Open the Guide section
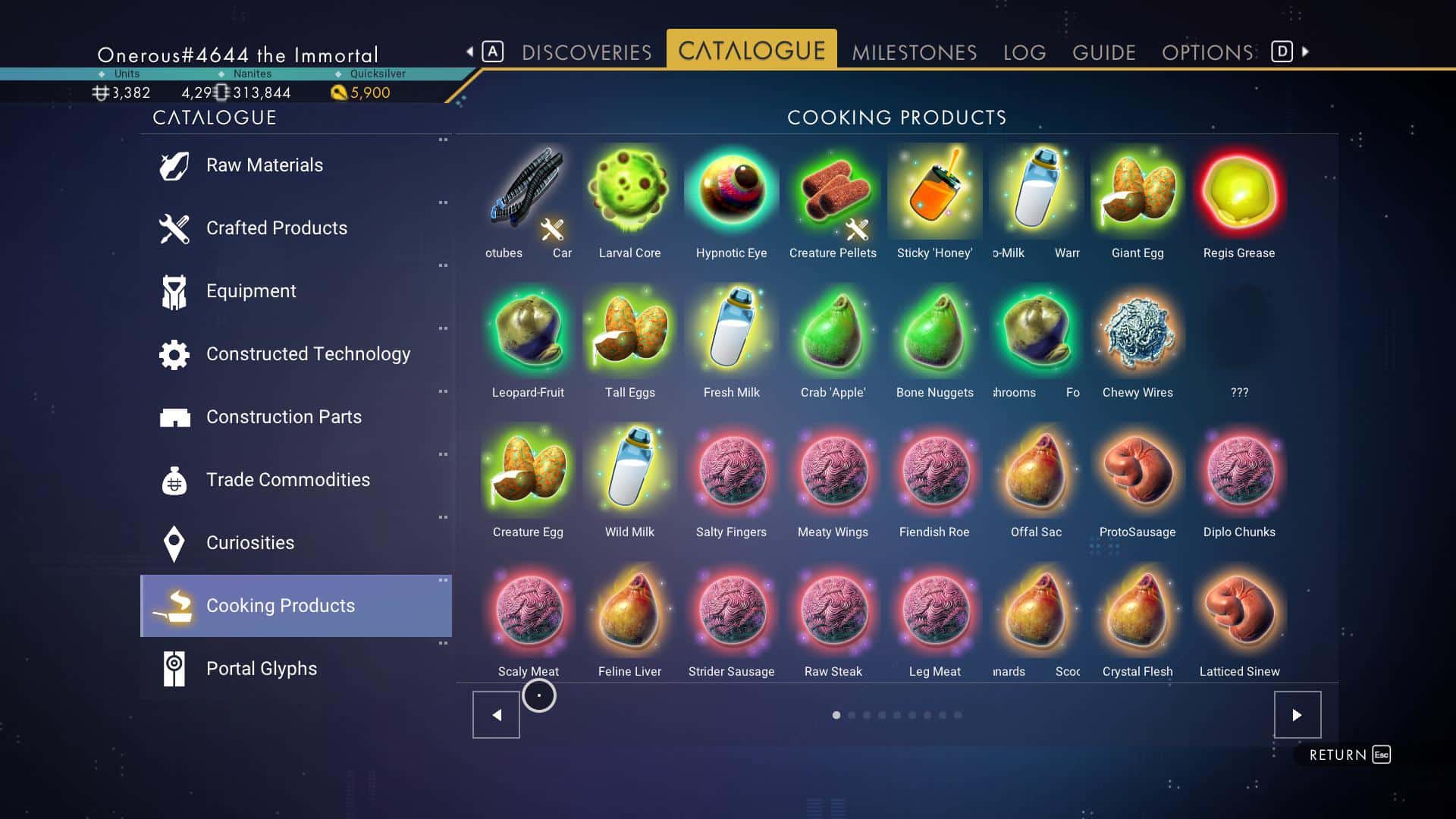Screen dimensions: 1456x819 point(1104,52)
